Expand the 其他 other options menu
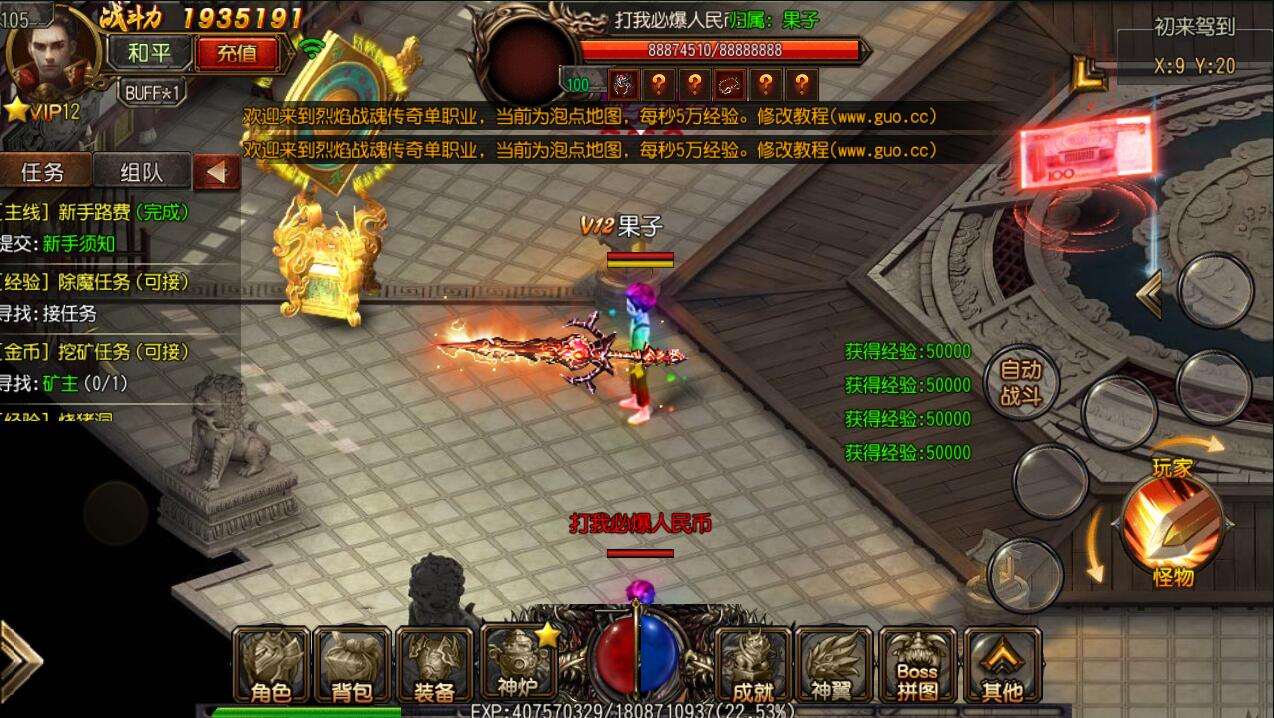The width and height of the screenshot is (1274, 718). pyautogui.click(x=1002, y=665)
